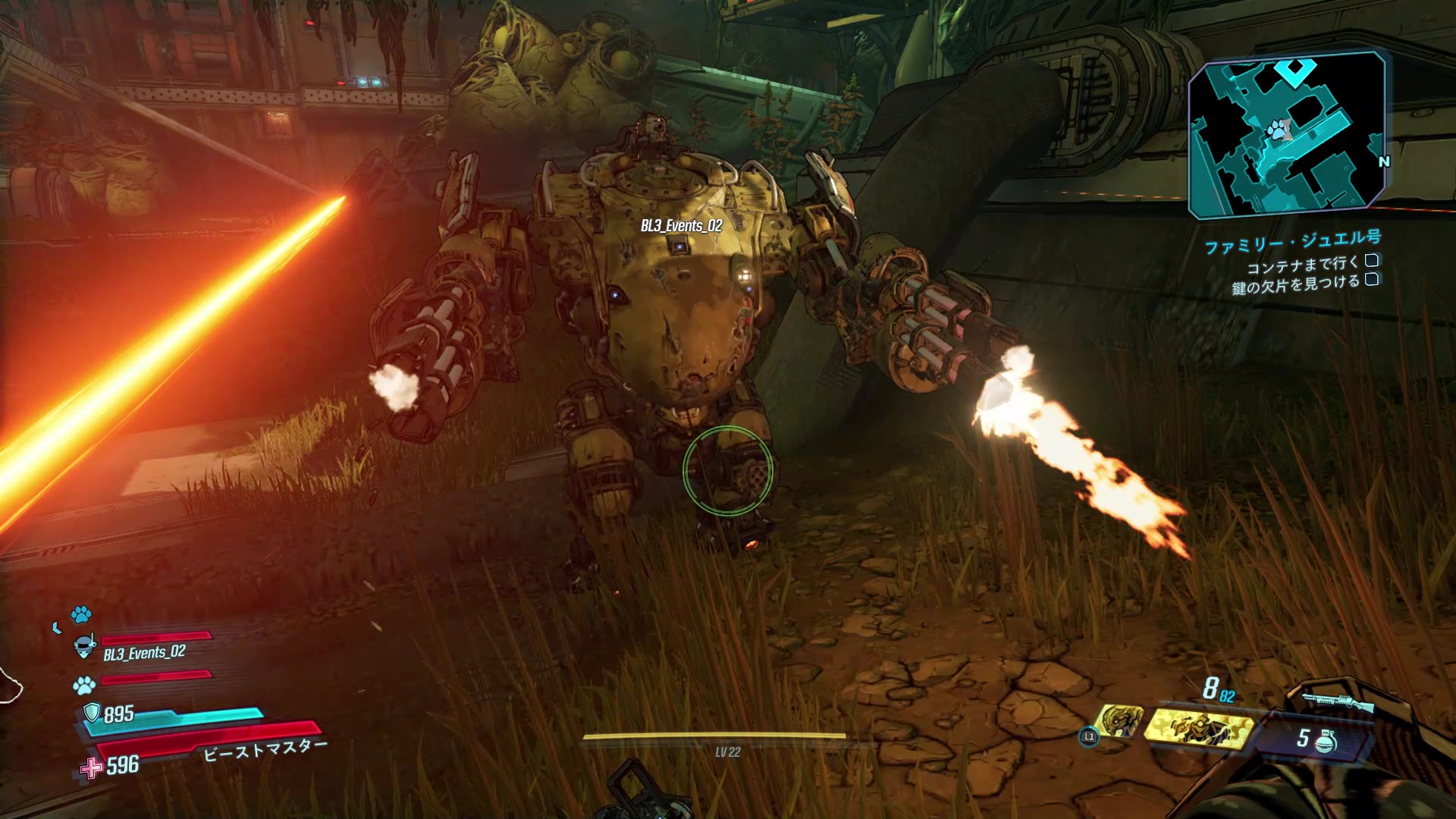Image resolution: width=1456 pixels, height=819 pixels.
Task: Select the small yellow creature skill icon
Action: [1119, 720]
